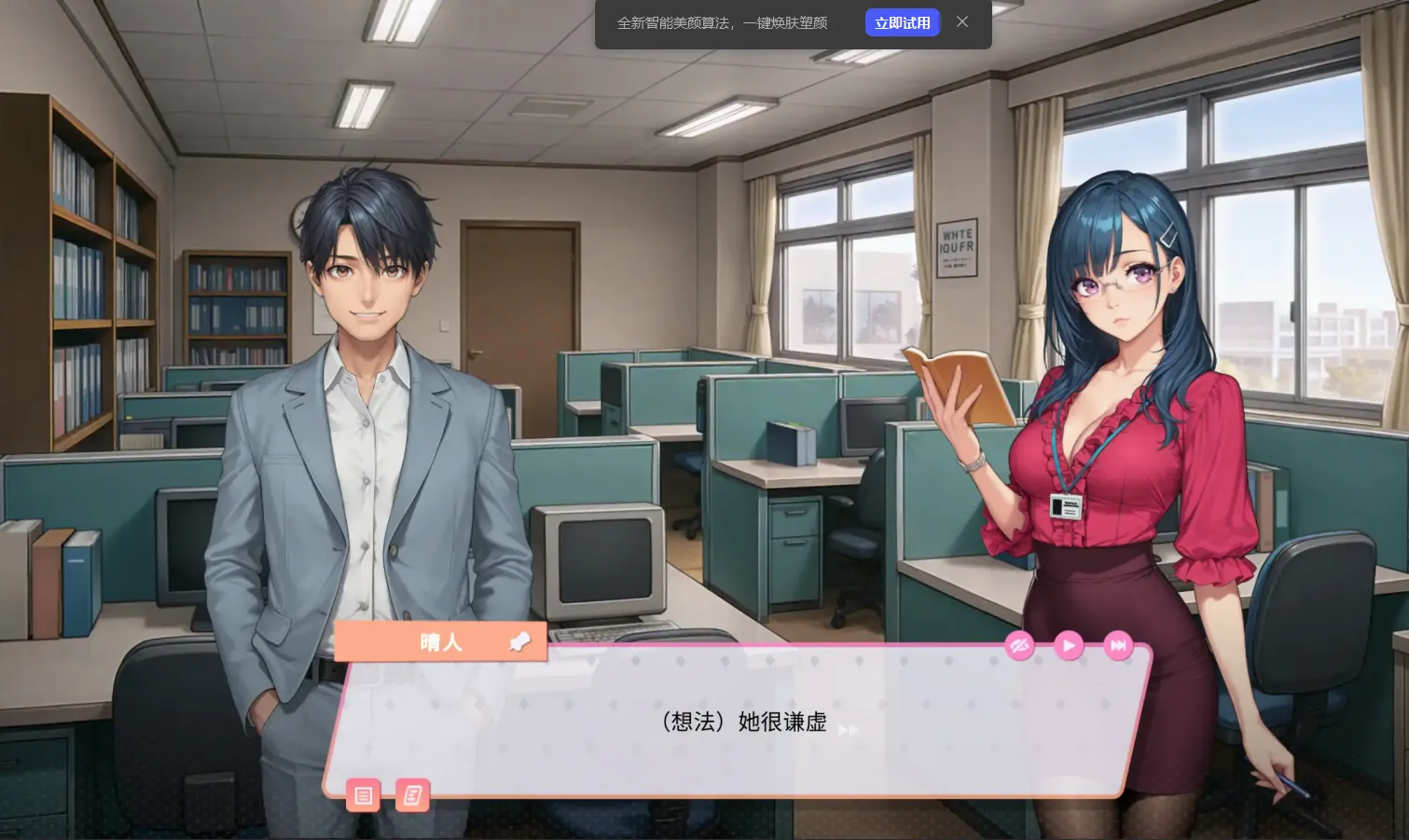Activate skip mode with the fast-forward icon
The width and height of the screenshot is (1409, 840).
coord(1118,645)
